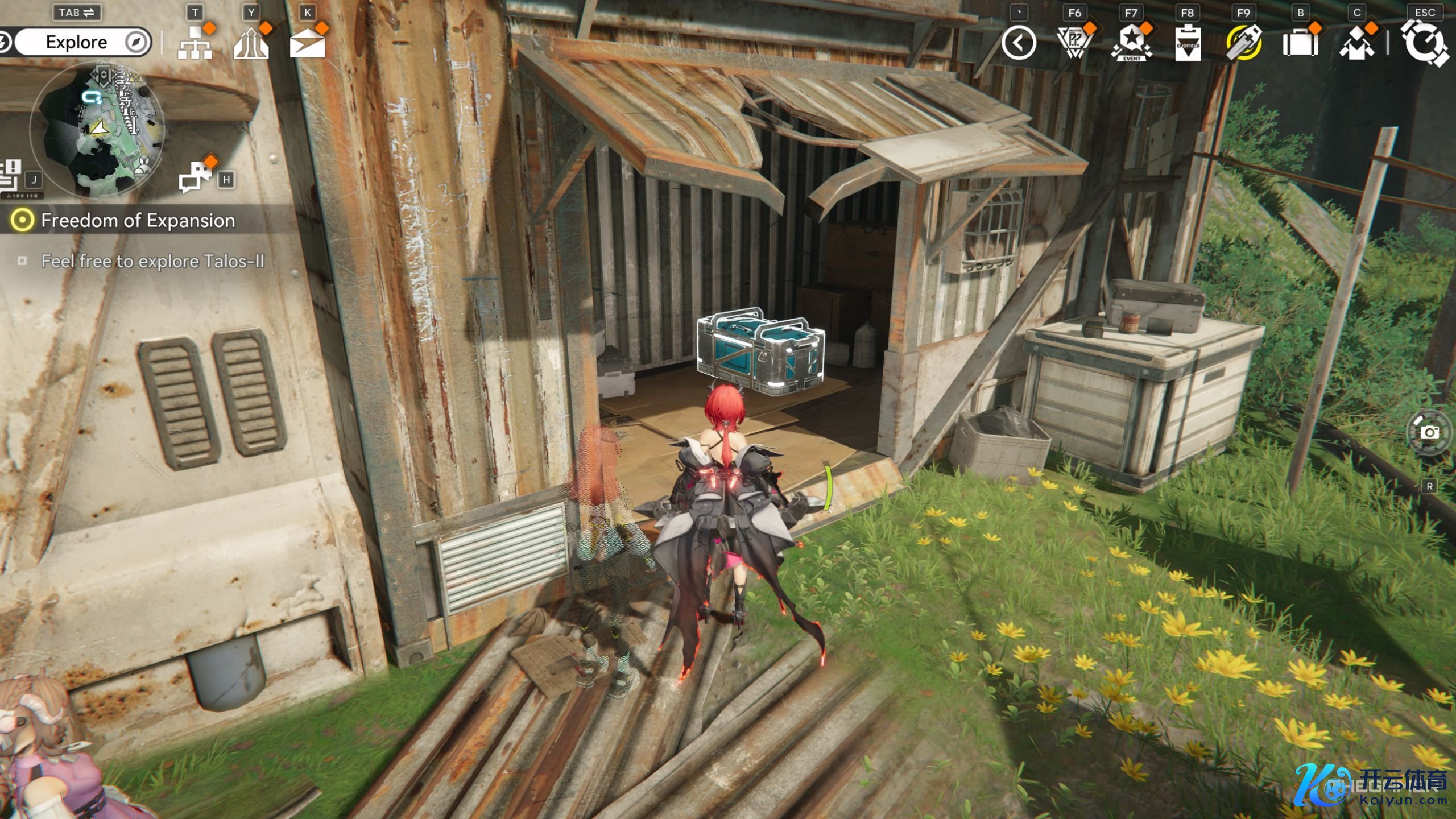
Task: Open the circular minimap
Action: tap(98, 130)
